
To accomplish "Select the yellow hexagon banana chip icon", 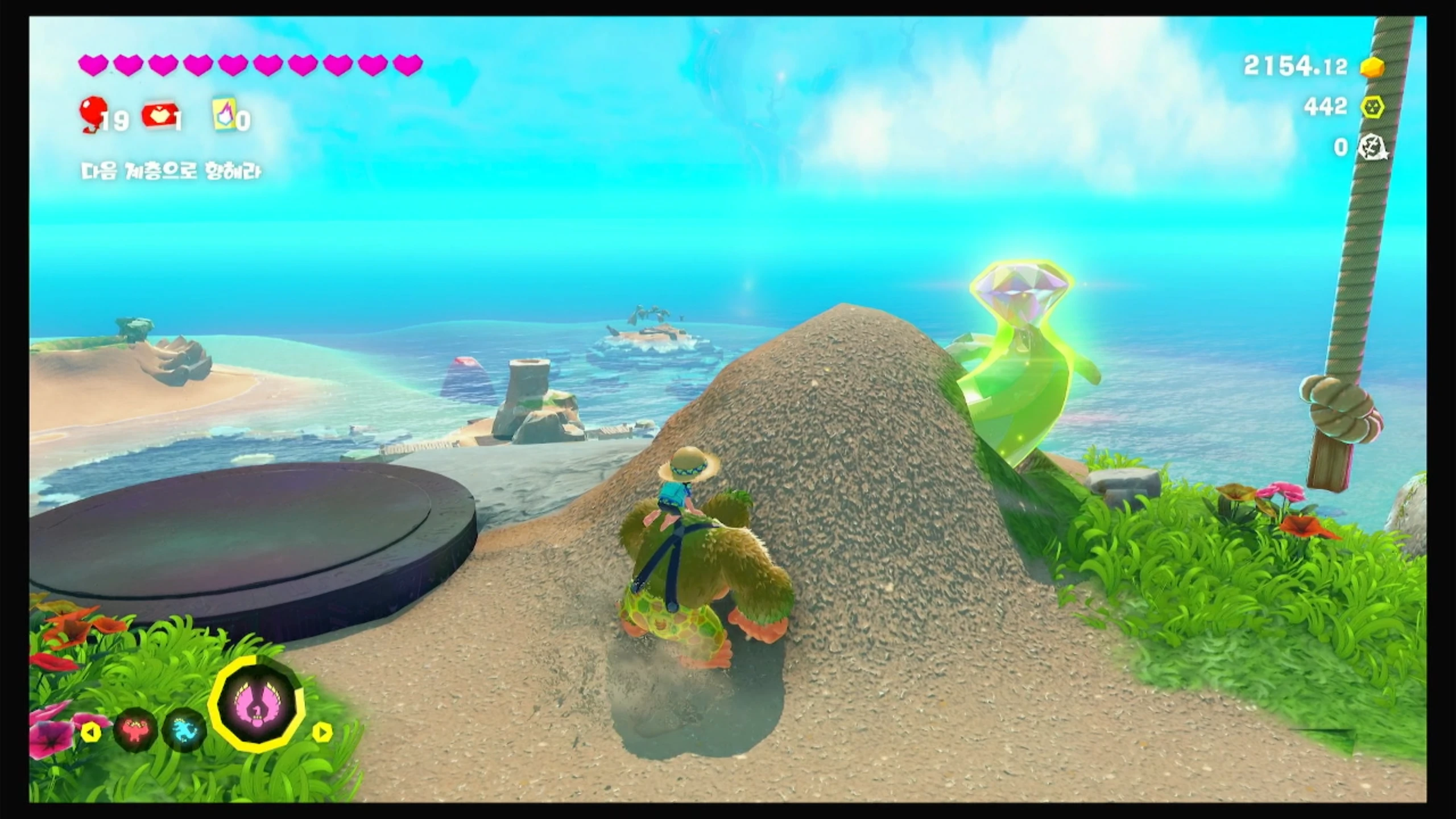I will click(1373, 107).
